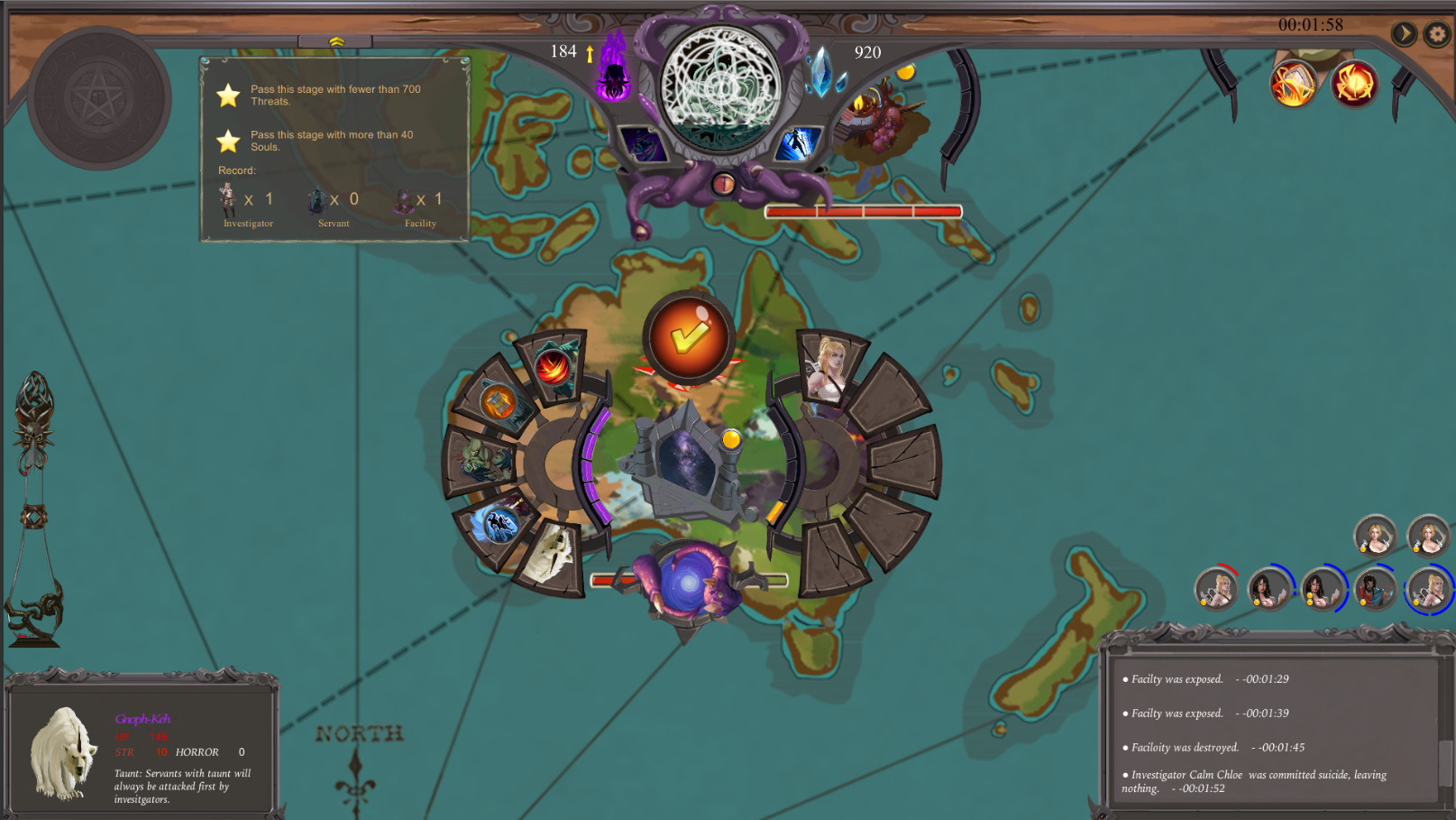1456x820 pixels.
Task: Open the settings gear in the top-right corner
Action: coord(1436,32)
